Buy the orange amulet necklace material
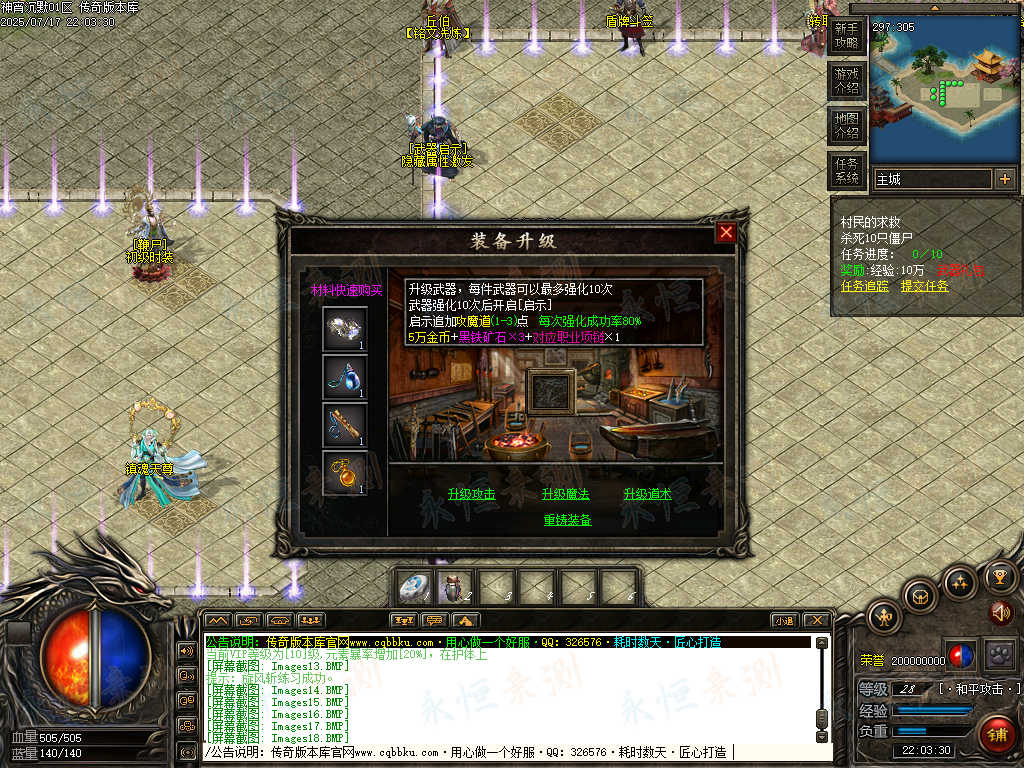Image resolution: width=1024 pixels, height=768 pixels. click(x=345, y=473)
